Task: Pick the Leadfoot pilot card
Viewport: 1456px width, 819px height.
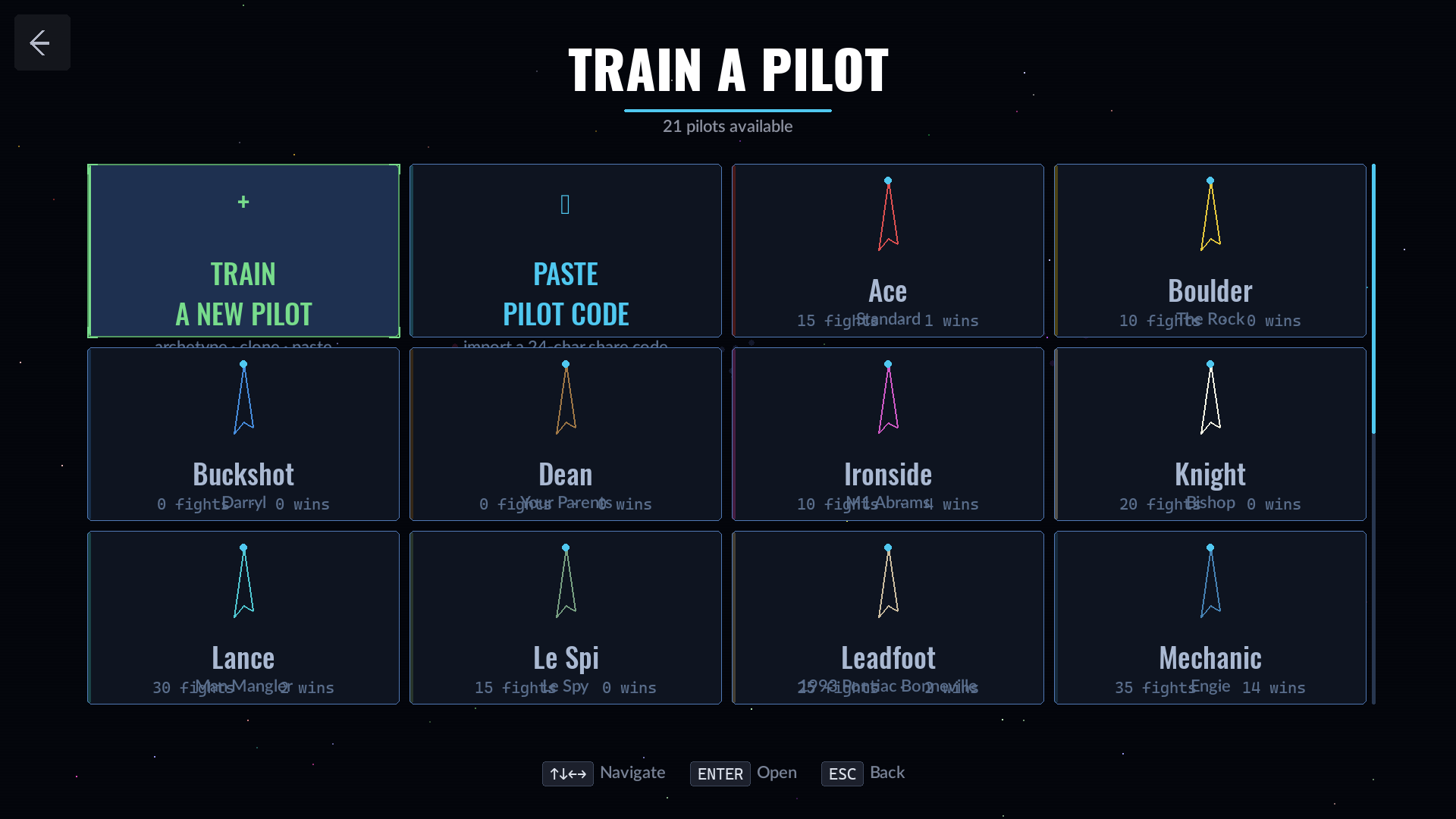Action: pos(887,618)
